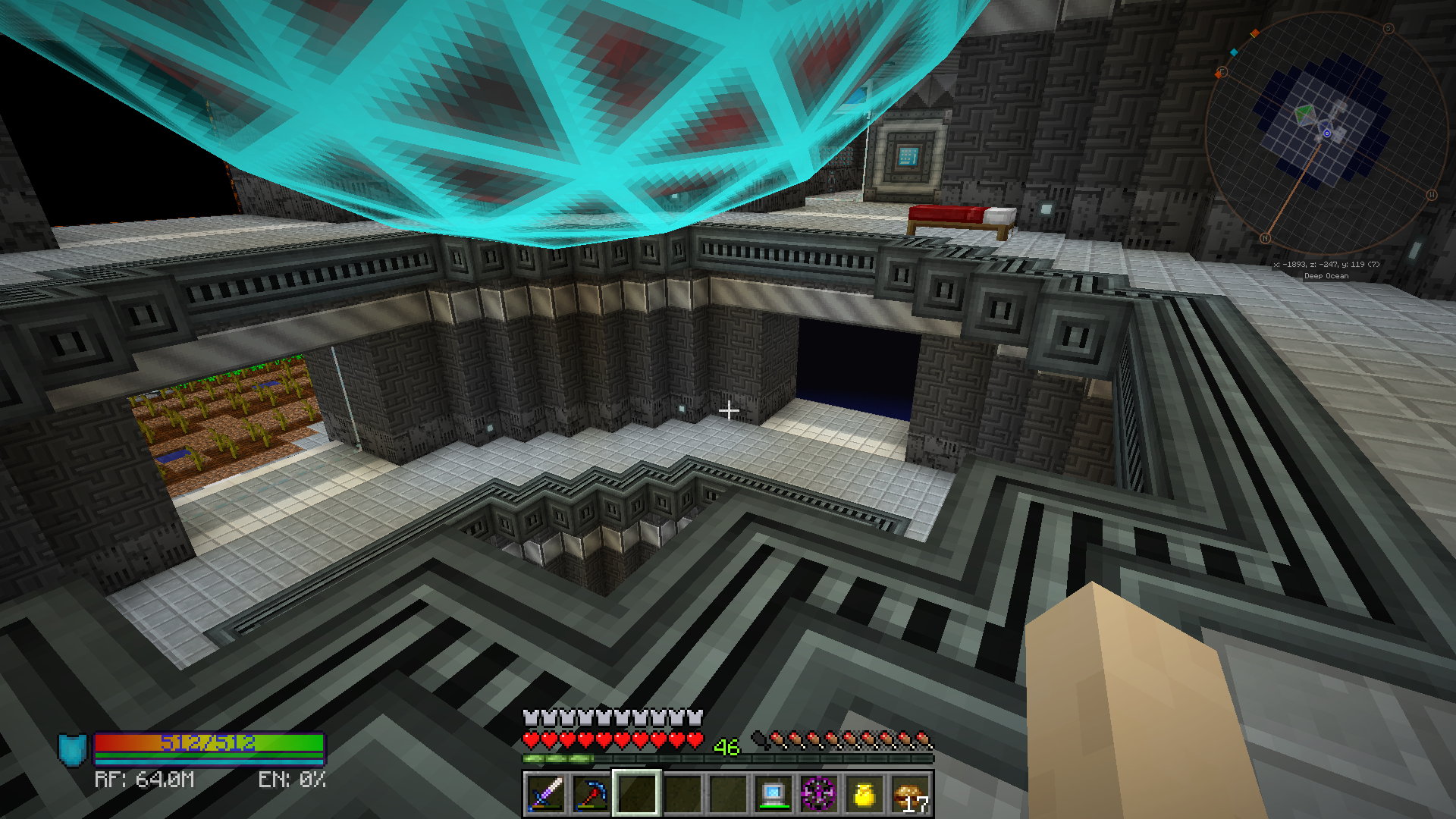Select the food stack of 17
Image resolution: width=1456 pixels, height=819 pixels.
pyautogui.click(x=910, y=794)
